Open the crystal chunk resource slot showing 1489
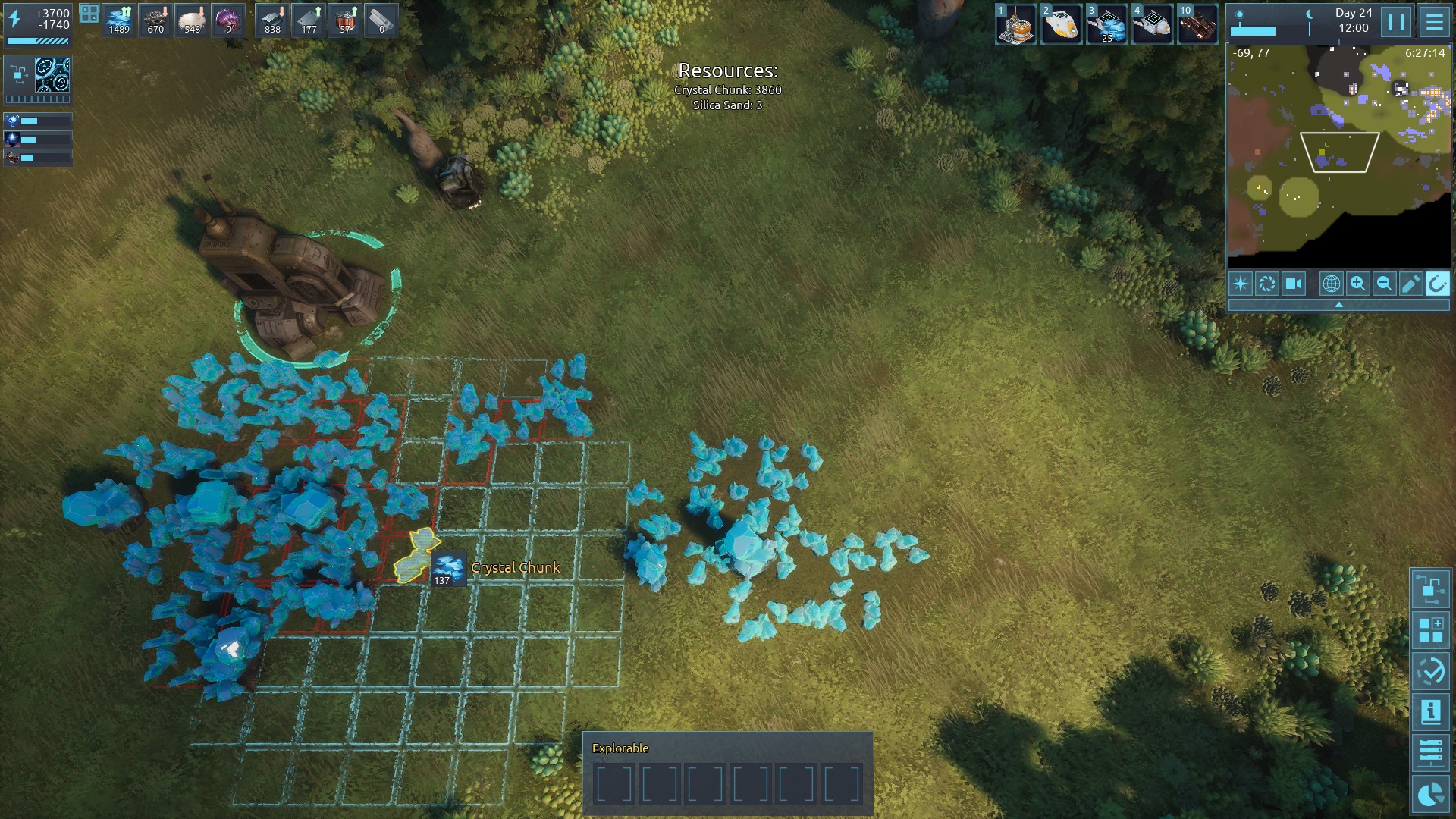The image size is (1456, 819). click(119, 20)
